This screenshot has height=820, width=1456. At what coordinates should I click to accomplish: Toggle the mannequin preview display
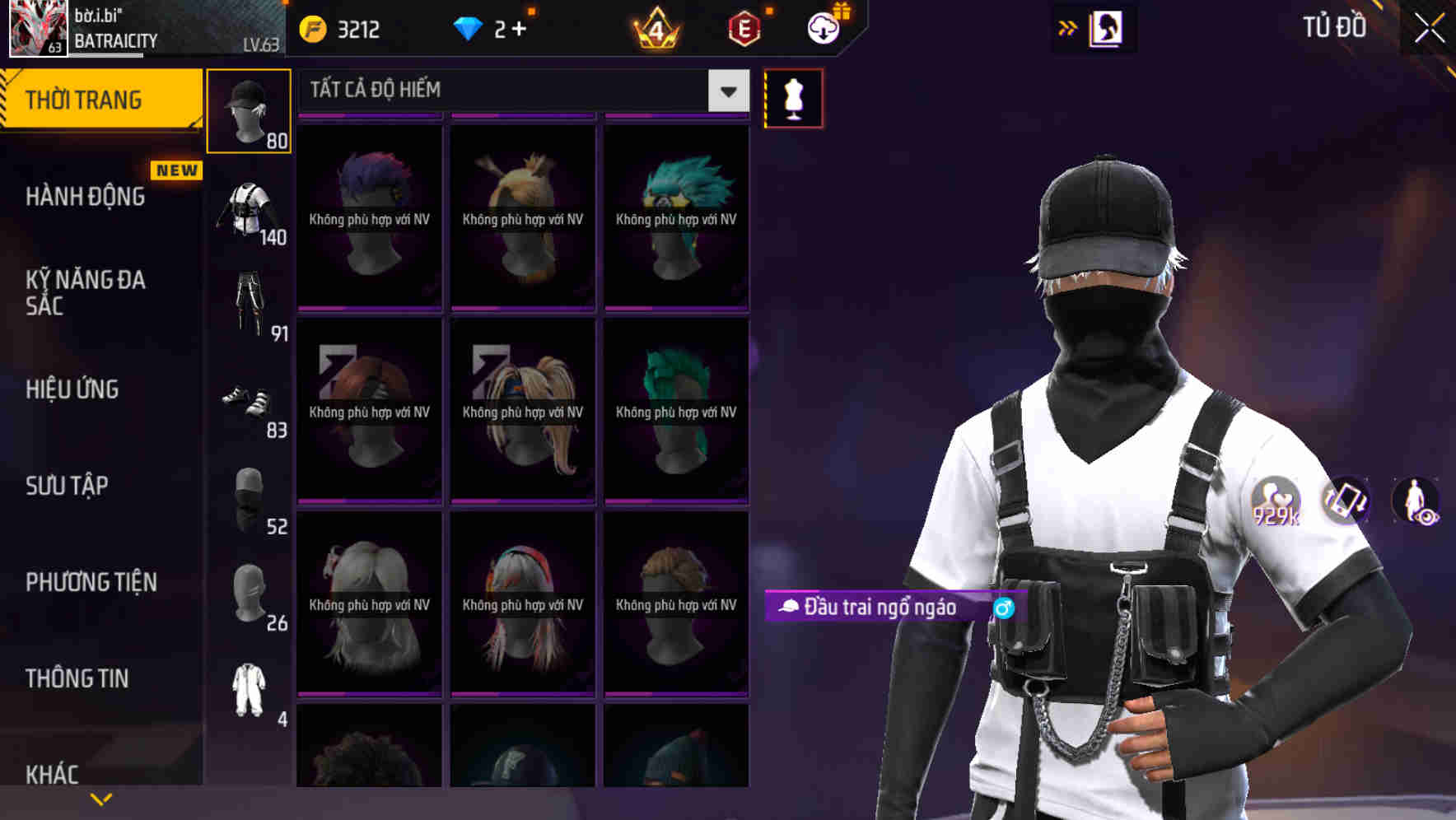793,97
